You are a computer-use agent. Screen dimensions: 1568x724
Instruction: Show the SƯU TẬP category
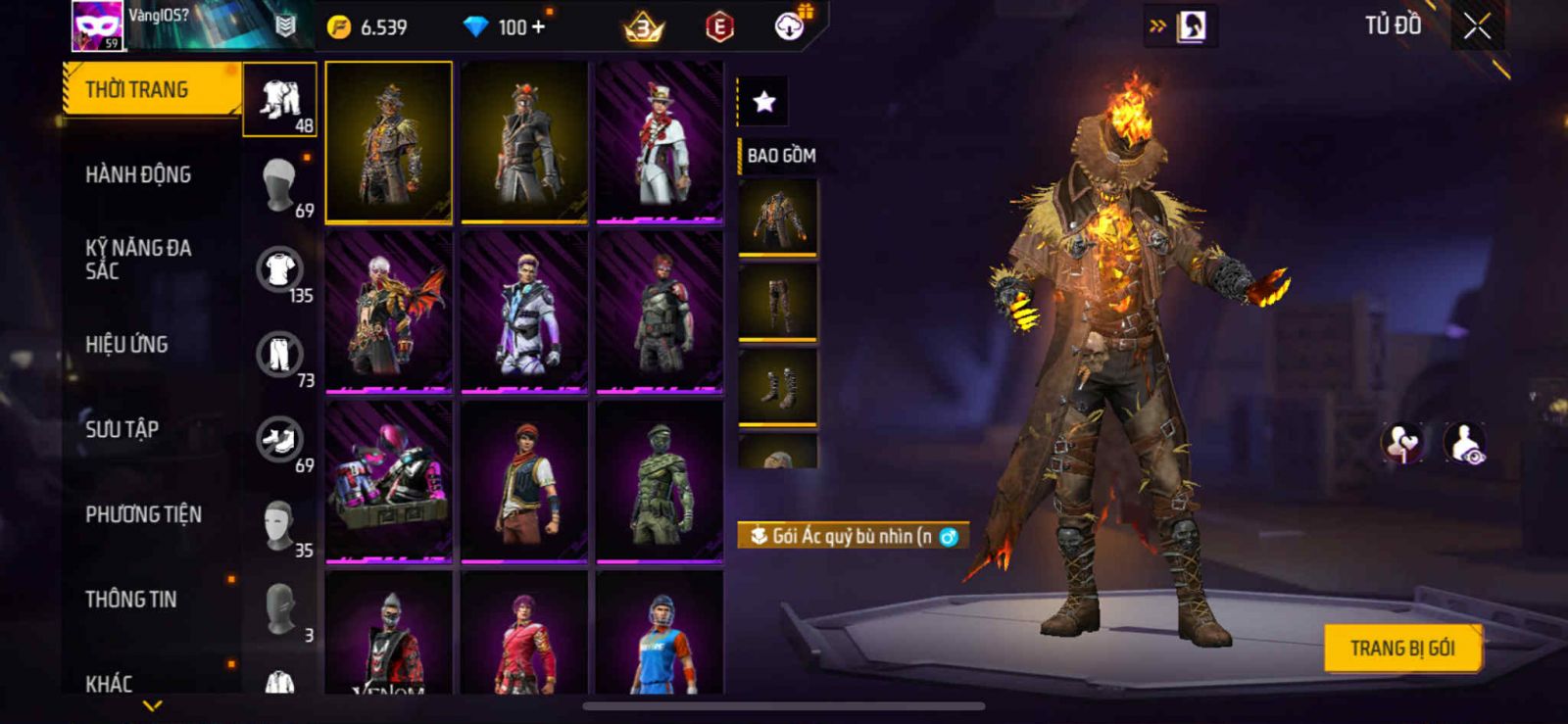[122, 429]
